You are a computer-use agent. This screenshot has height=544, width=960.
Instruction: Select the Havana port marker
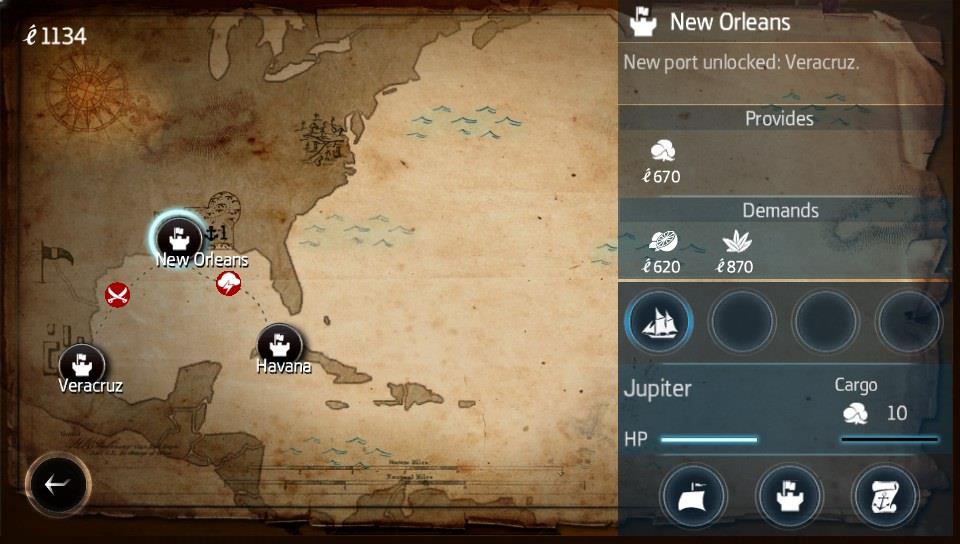(280, 345)
